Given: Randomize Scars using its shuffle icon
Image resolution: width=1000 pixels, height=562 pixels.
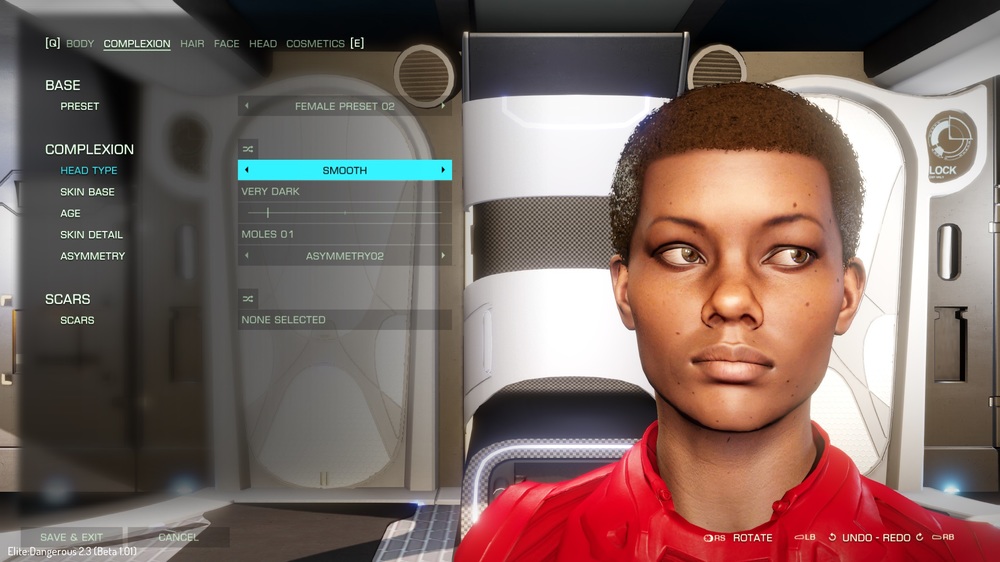Looking at the screenshot, I should [x=248, y=299].
